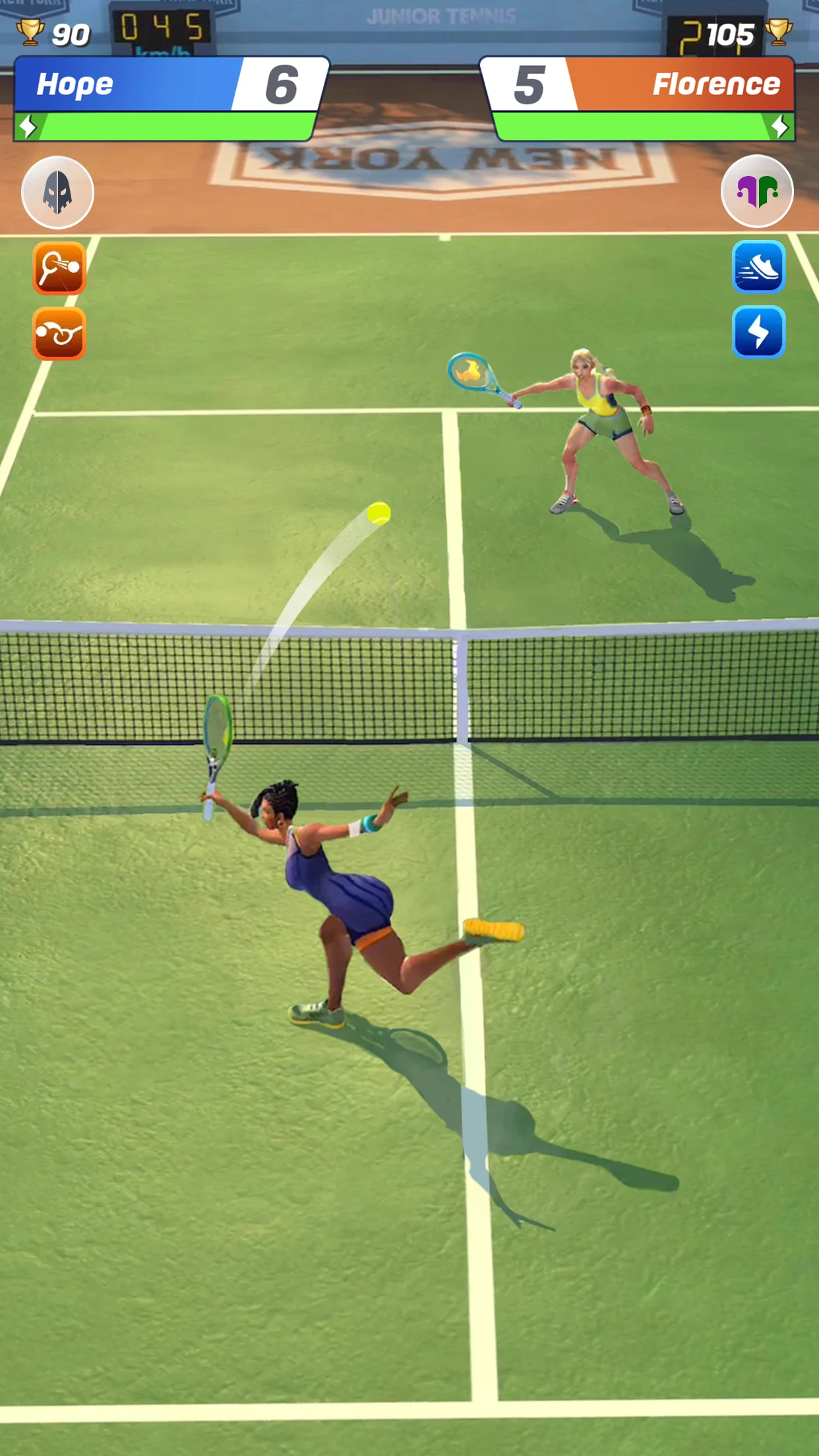Viewport: 819px width, 1456px height.
Task: Activate the orange racket smash ability
Action: (59, 268)
